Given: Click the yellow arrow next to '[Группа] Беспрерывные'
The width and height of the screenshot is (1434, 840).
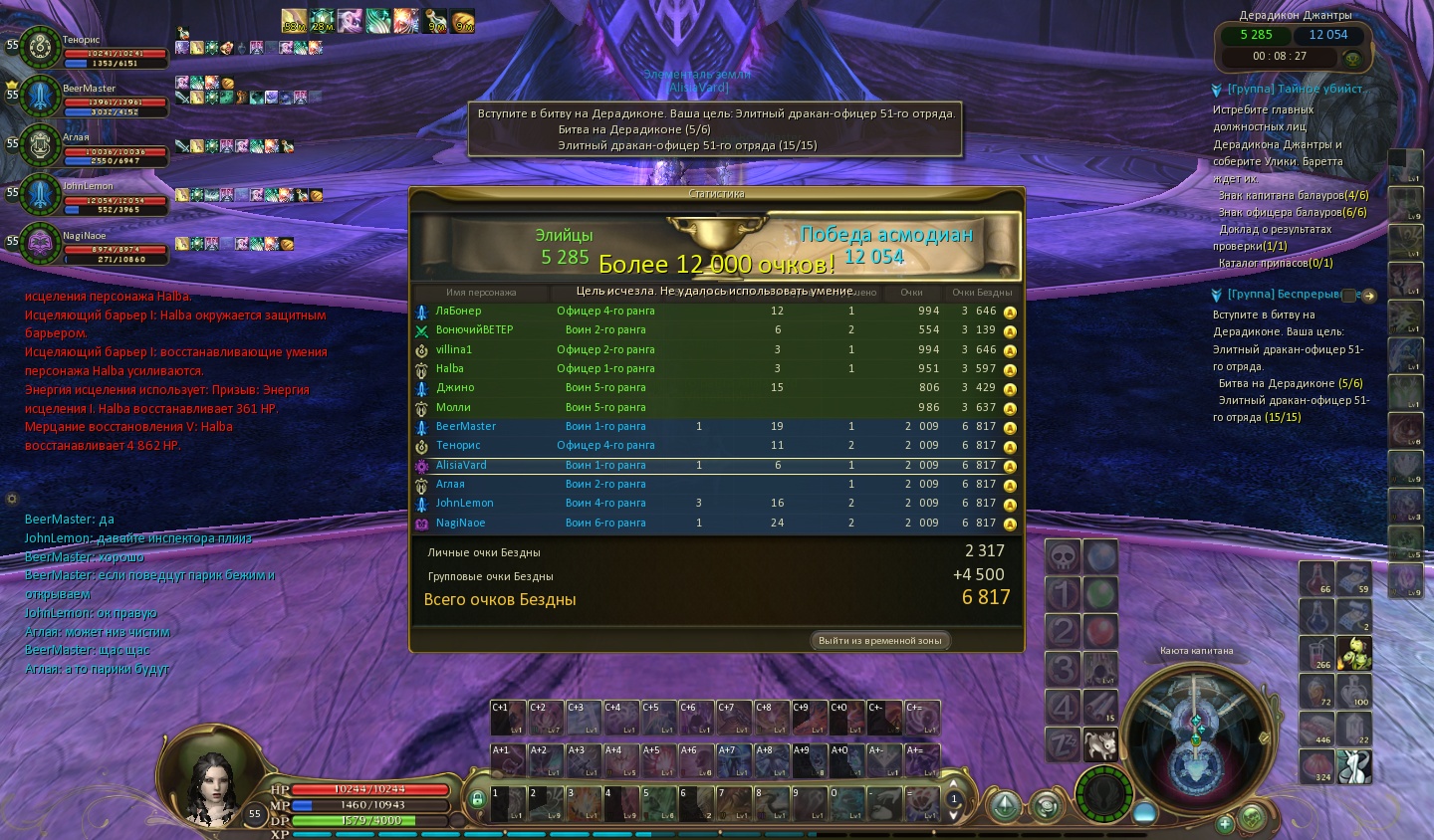Looking at the screenshot, I should coord(1369,296).
